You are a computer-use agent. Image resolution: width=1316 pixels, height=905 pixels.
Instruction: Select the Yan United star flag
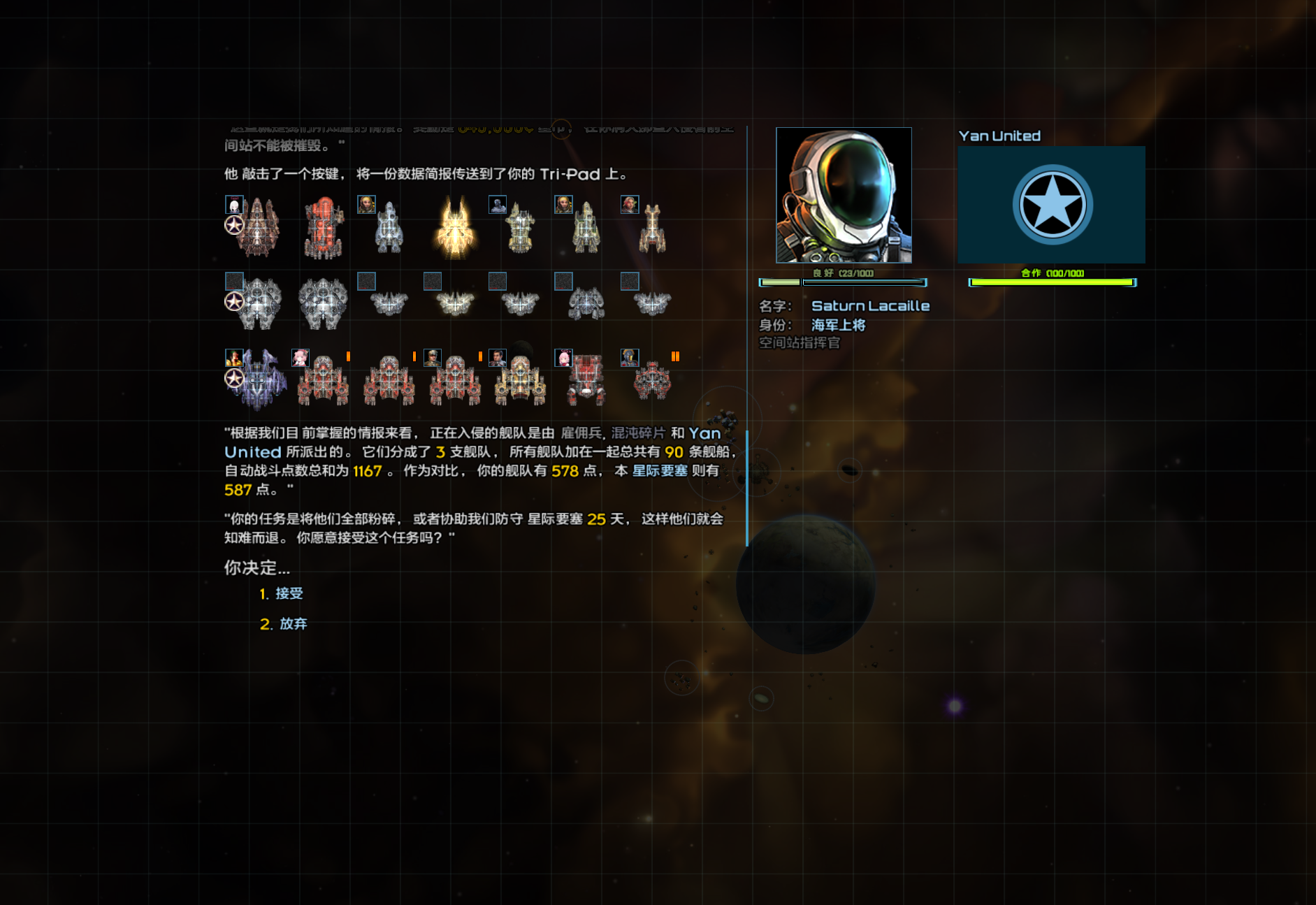point(1051,205)
